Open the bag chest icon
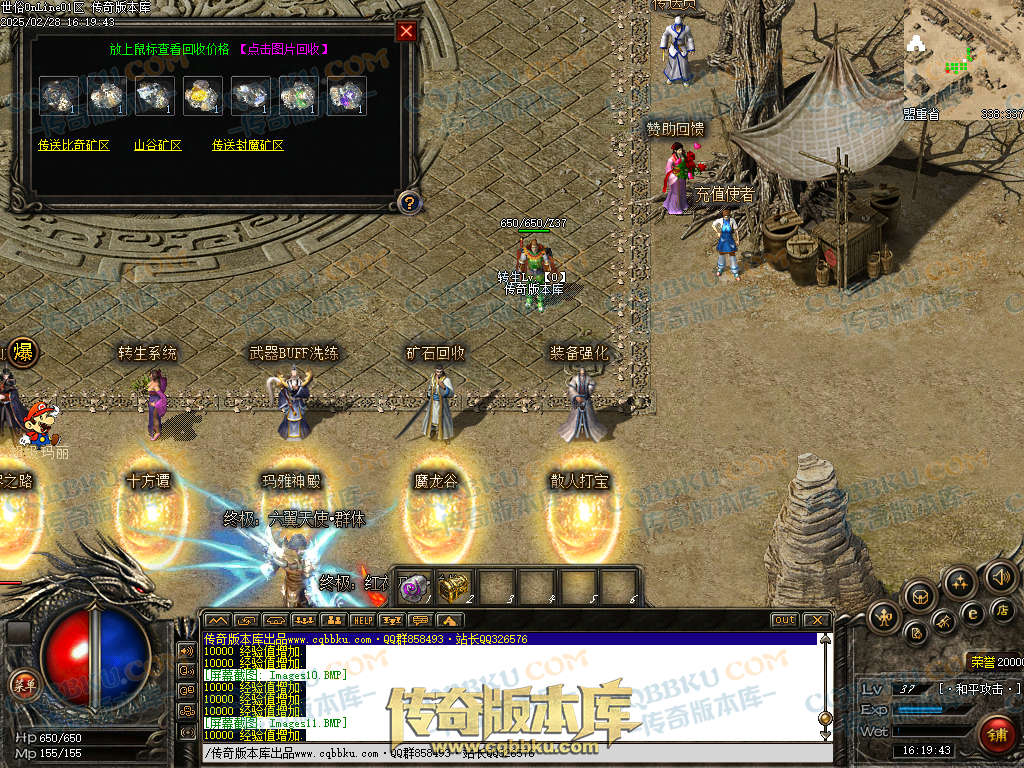Viewport: 1024px width, 768px height. point(919,597)
